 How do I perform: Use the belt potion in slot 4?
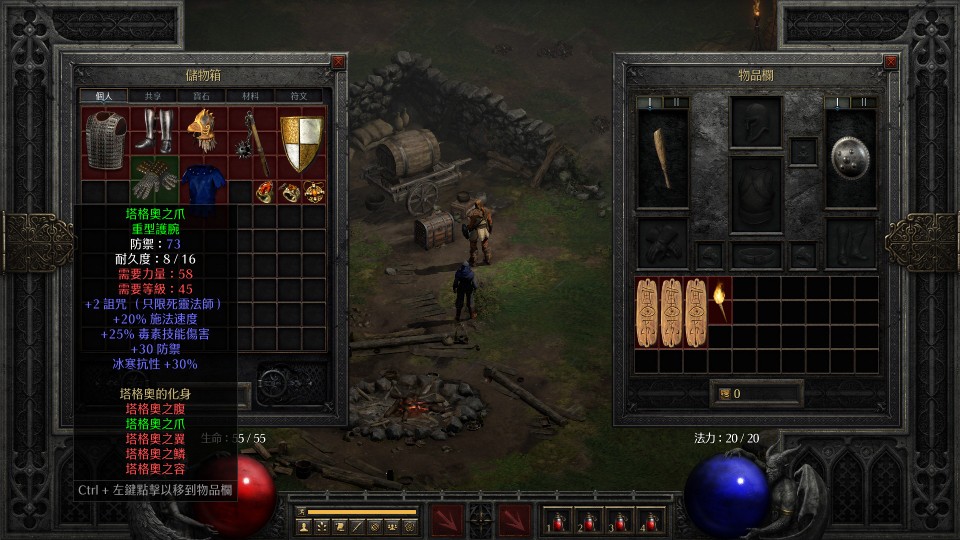click(x=651, y=520)
